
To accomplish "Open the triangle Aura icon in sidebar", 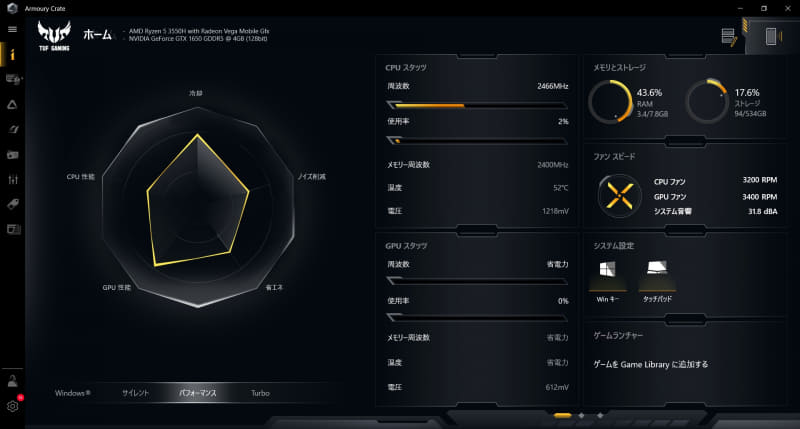I will click(x=13, y=104).
